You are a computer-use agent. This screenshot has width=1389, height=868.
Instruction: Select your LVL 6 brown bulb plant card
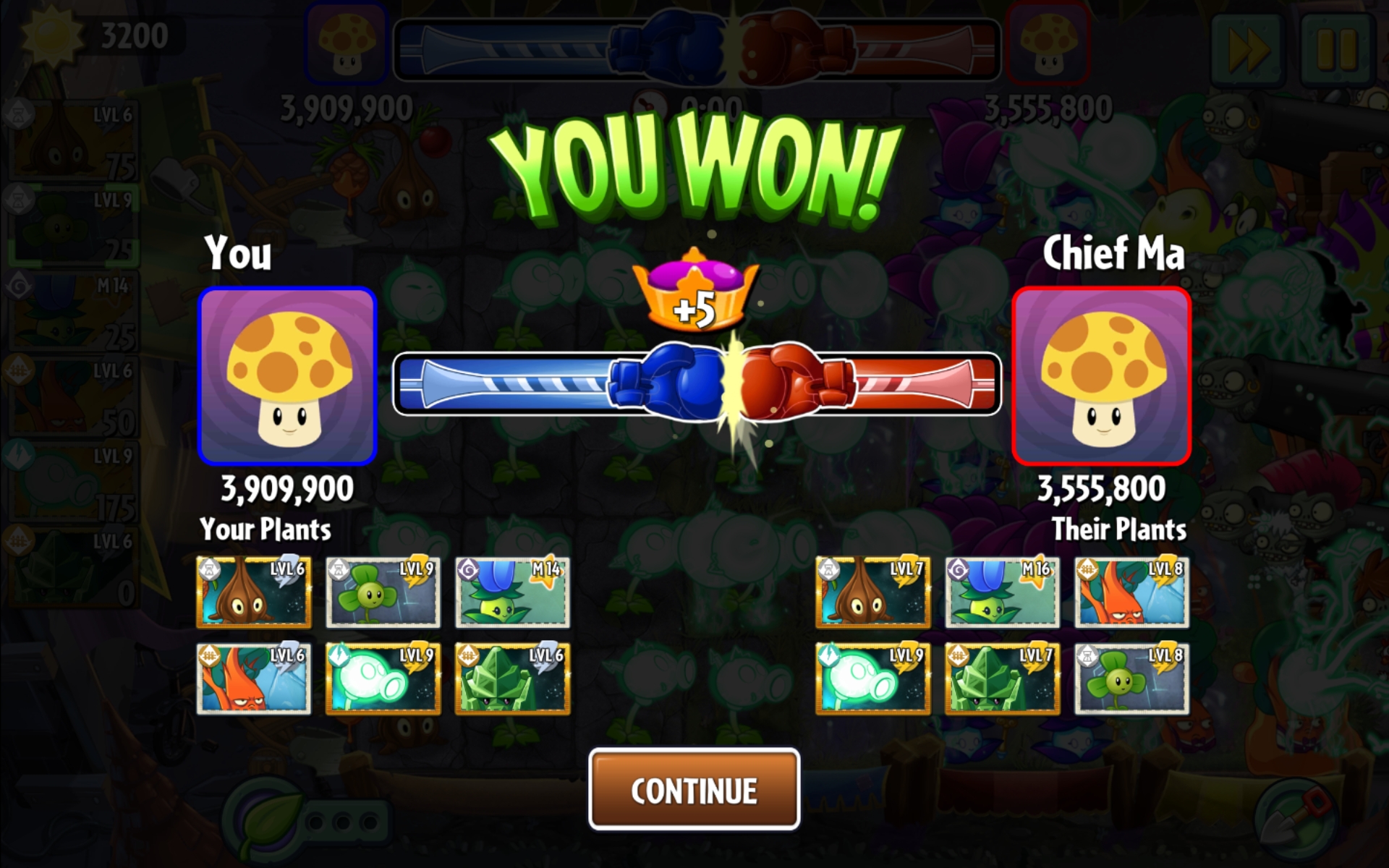254,592
